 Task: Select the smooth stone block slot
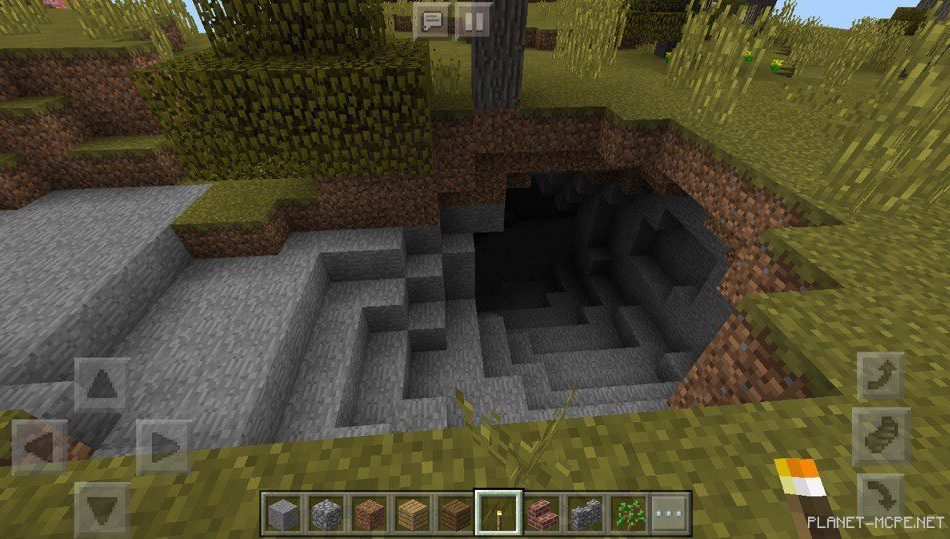point(281,513)
